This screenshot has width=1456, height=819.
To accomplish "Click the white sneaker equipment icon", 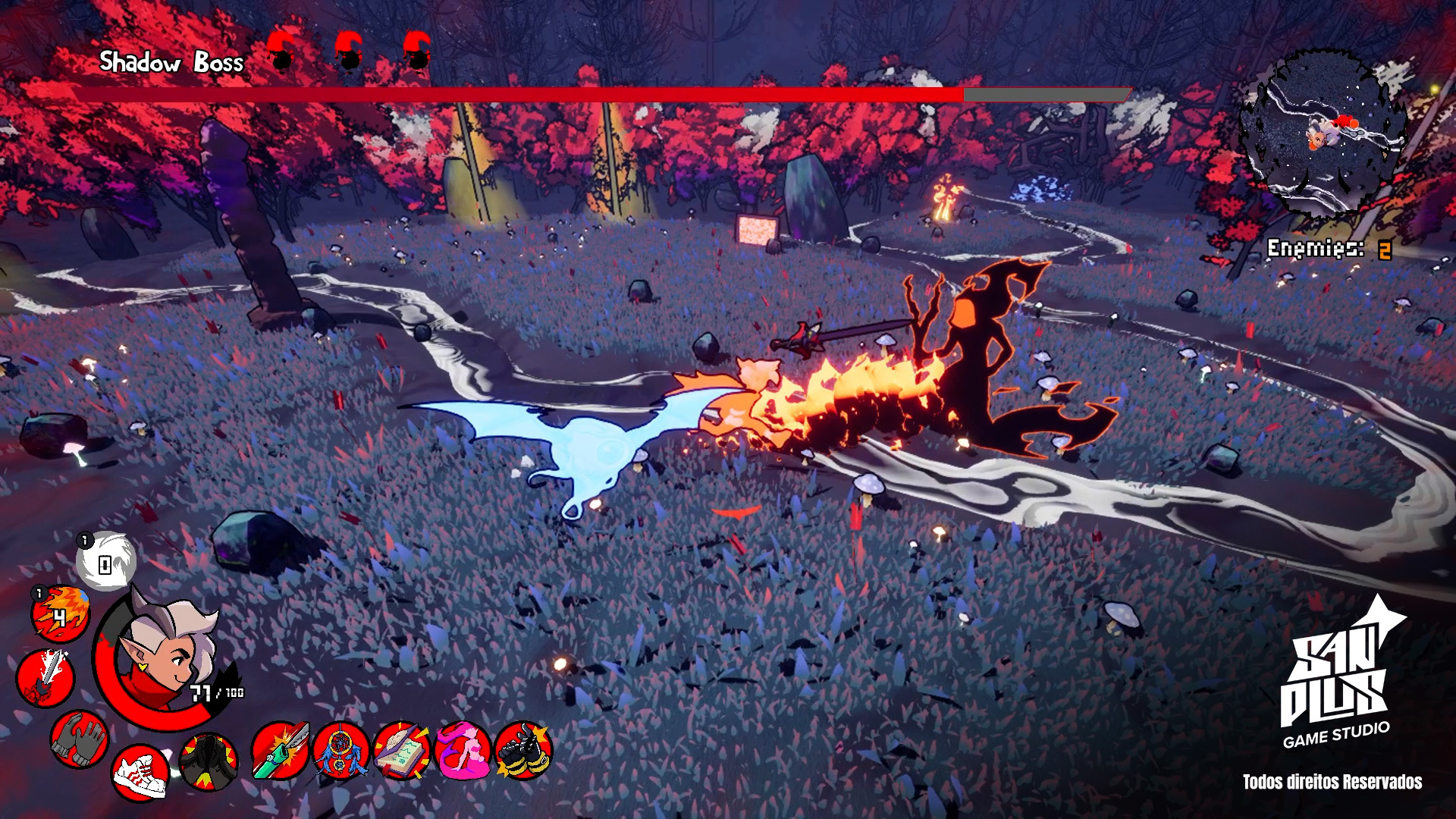I will 140,772.
